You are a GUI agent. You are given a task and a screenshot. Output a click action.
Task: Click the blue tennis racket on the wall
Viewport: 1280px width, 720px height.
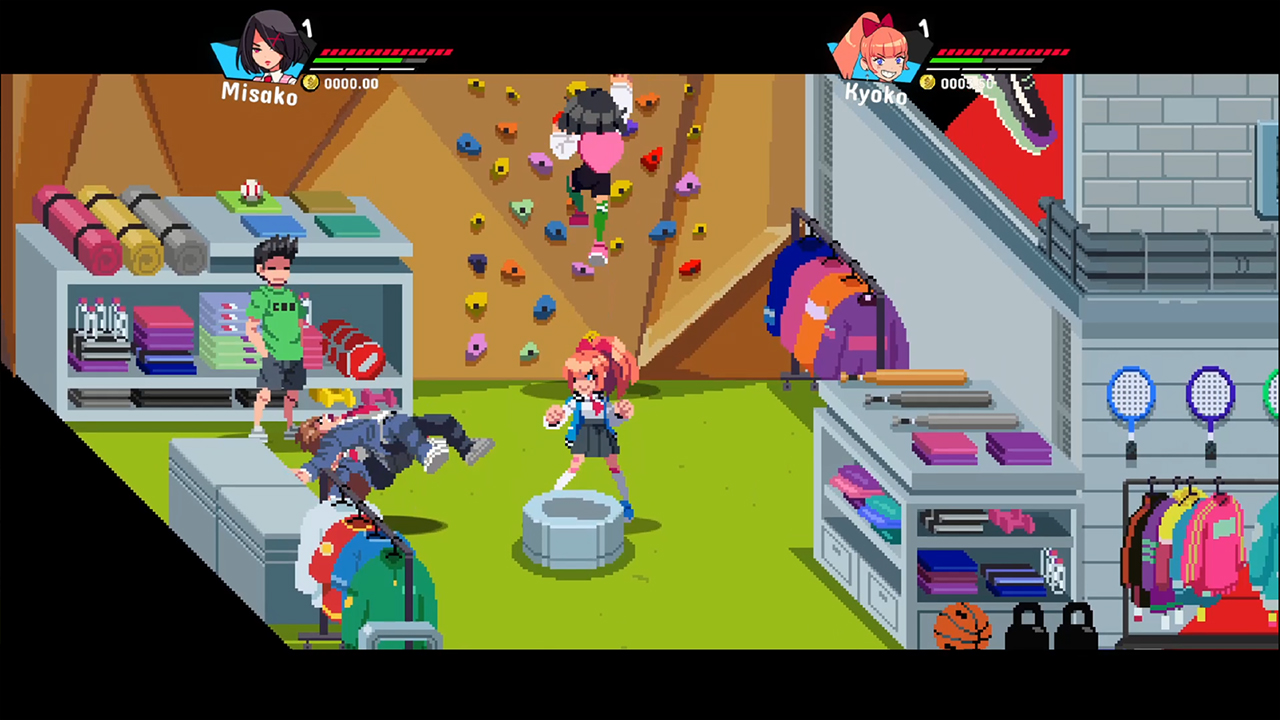(x=1131, y=393)
